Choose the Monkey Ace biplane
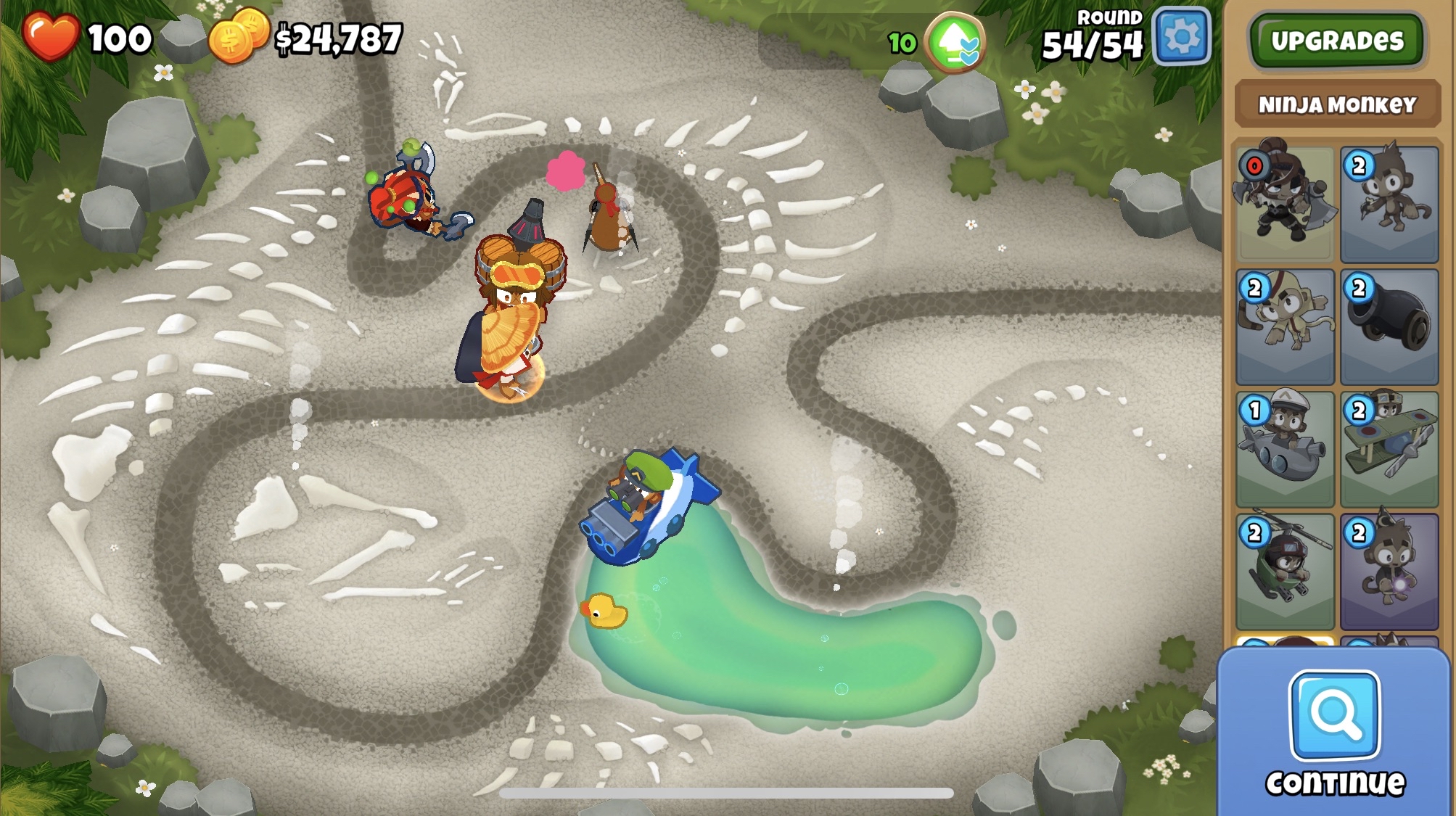Viewport: 1456px width, 816px height. click(x=1389, y=449)
